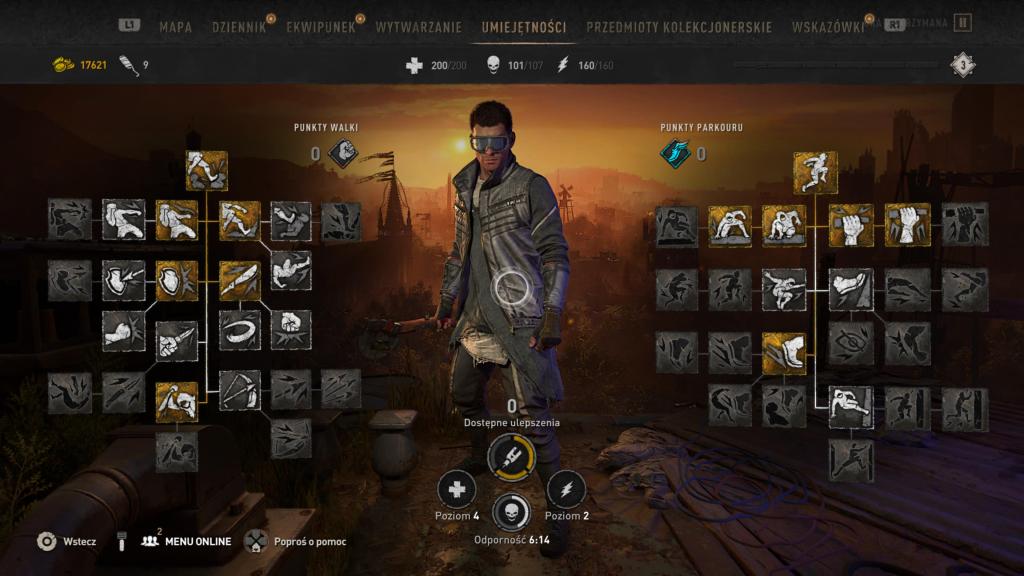Open Przedmioty Kolekcjonerskie tab
This screenshot has width=1024, height=576.
679,27
